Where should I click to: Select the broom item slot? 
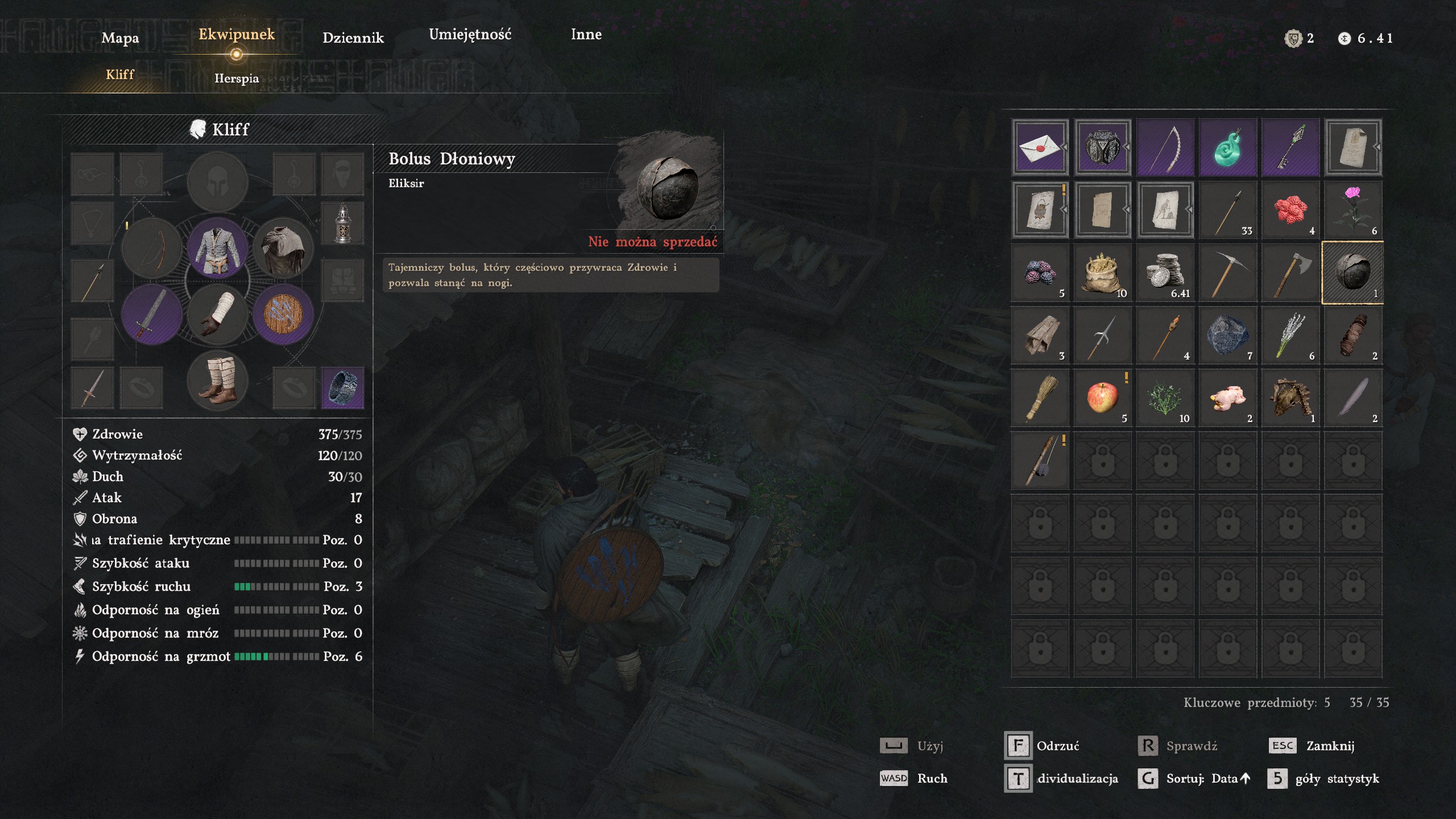click(1040, 398)
